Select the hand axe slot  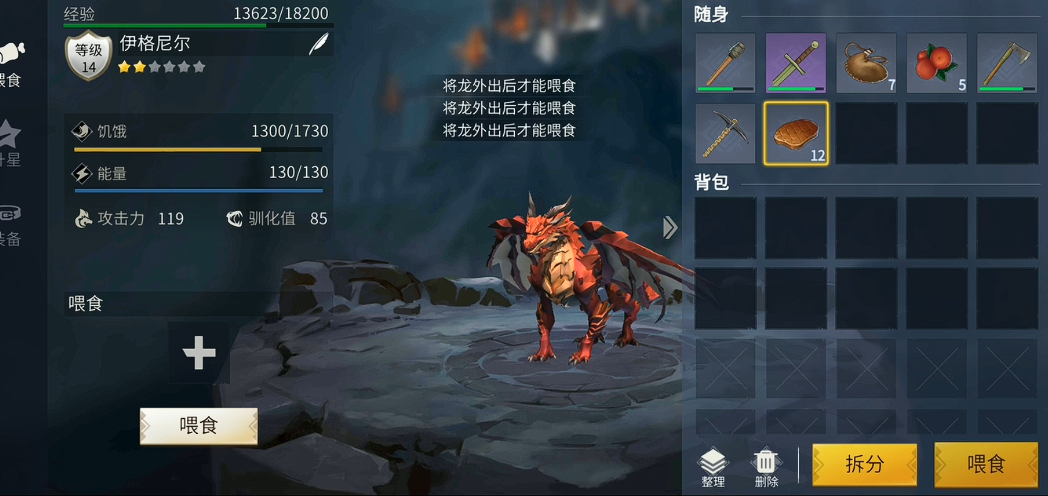tap(1007, 63)
